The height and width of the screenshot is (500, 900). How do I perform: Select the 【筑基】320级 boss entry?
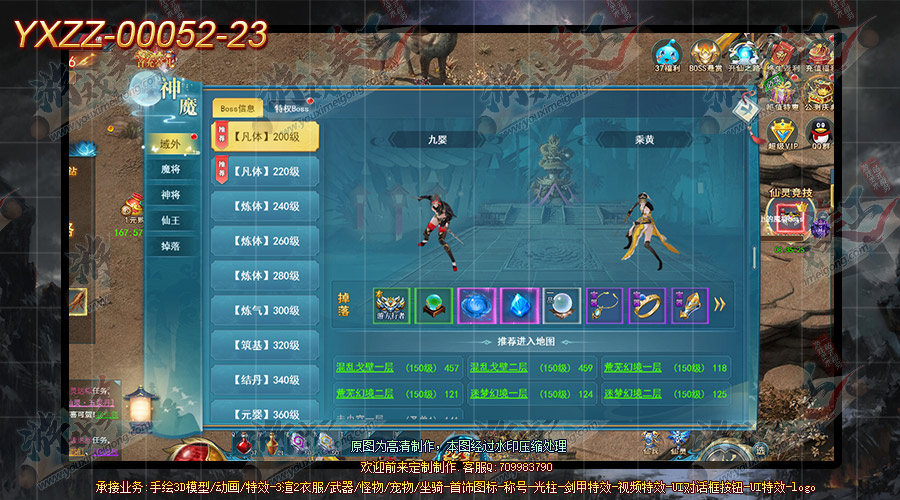265,345
